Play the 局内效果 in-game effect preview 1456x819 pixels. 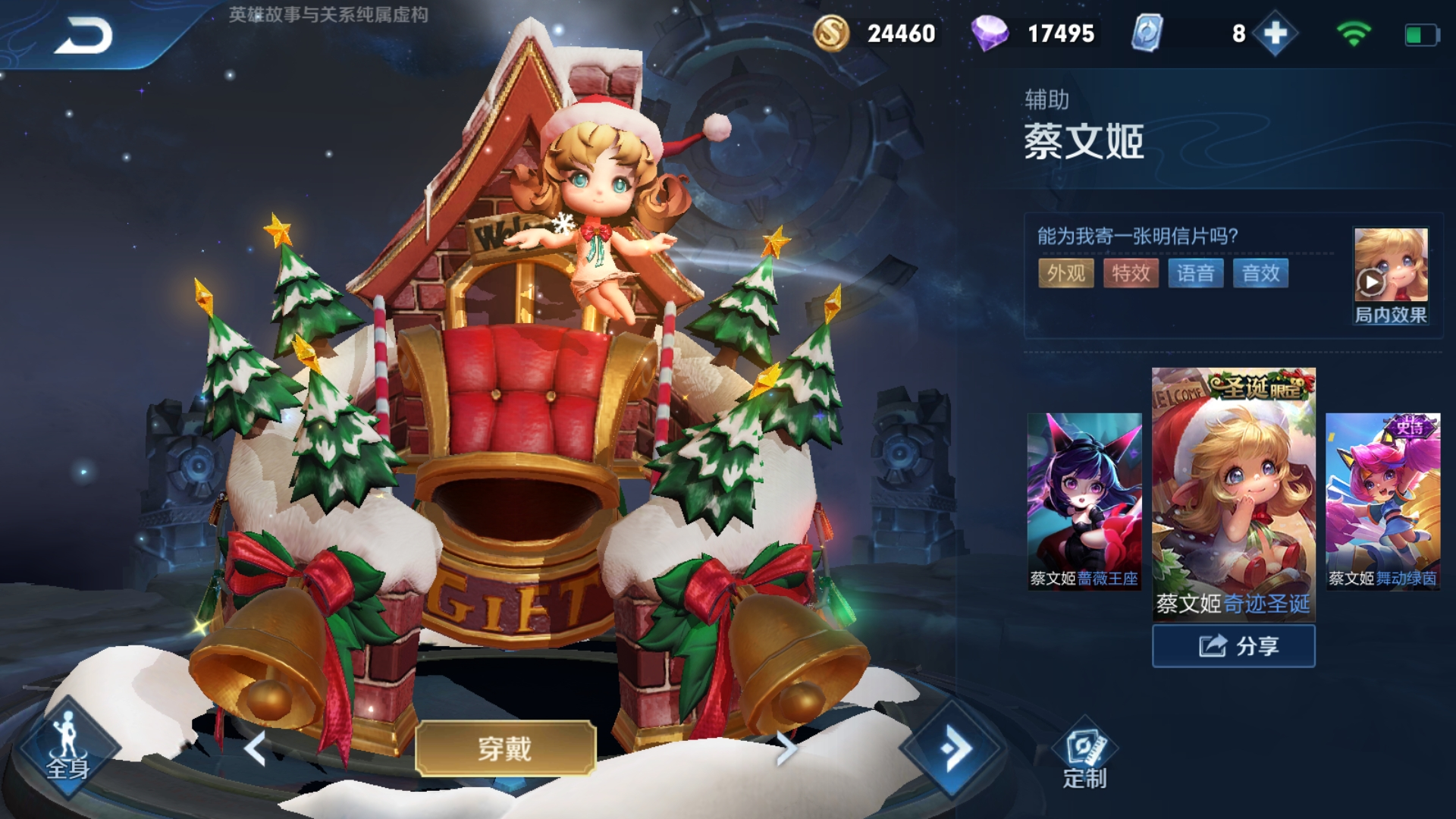pos(1390,277)
